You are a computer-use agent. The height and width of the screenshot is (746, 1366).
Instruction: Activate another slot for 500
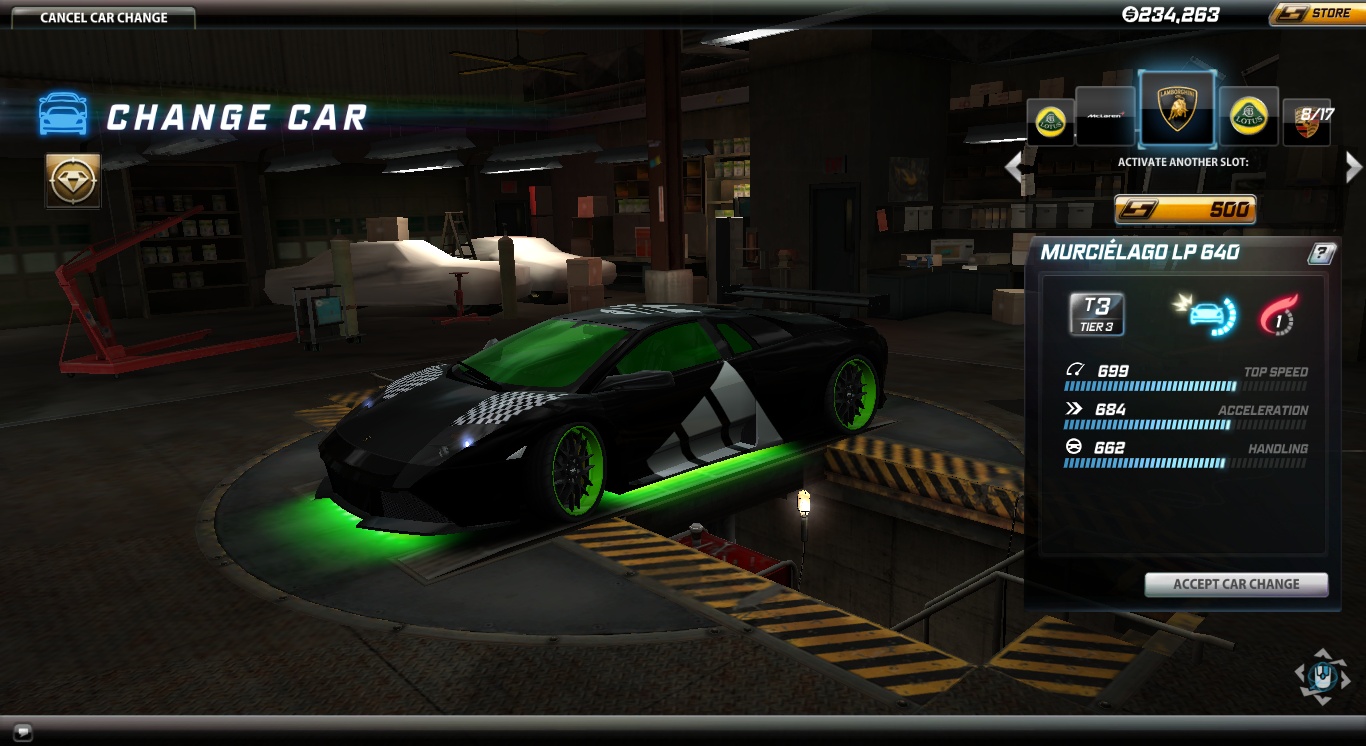[1185, 209]
